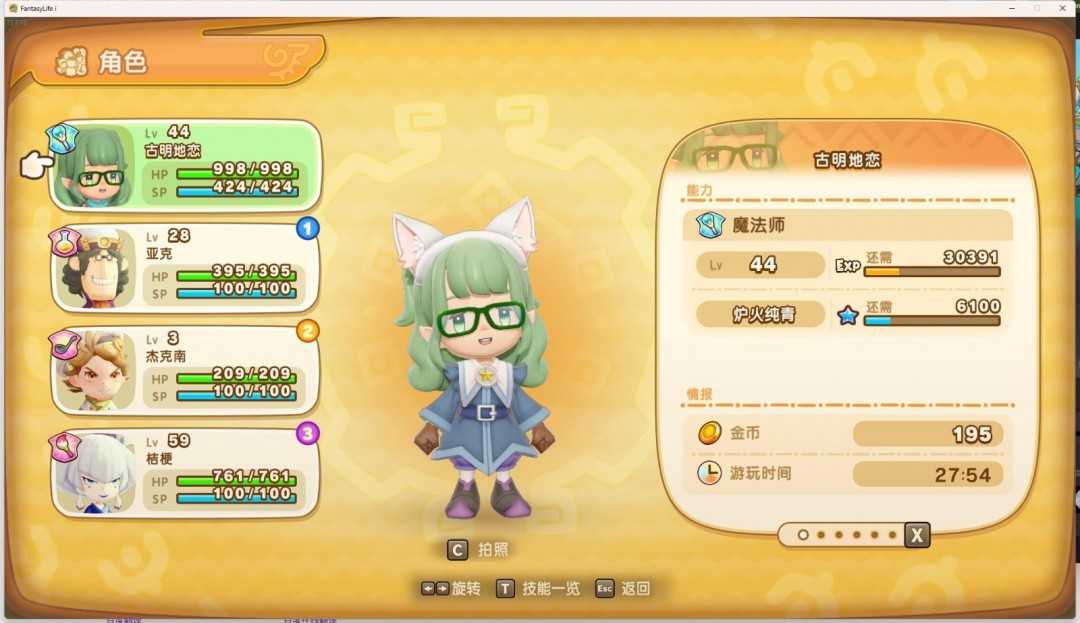The image size is (1080, 623).
Task: Go back with the 返回 option
Action: coord(623,588)
